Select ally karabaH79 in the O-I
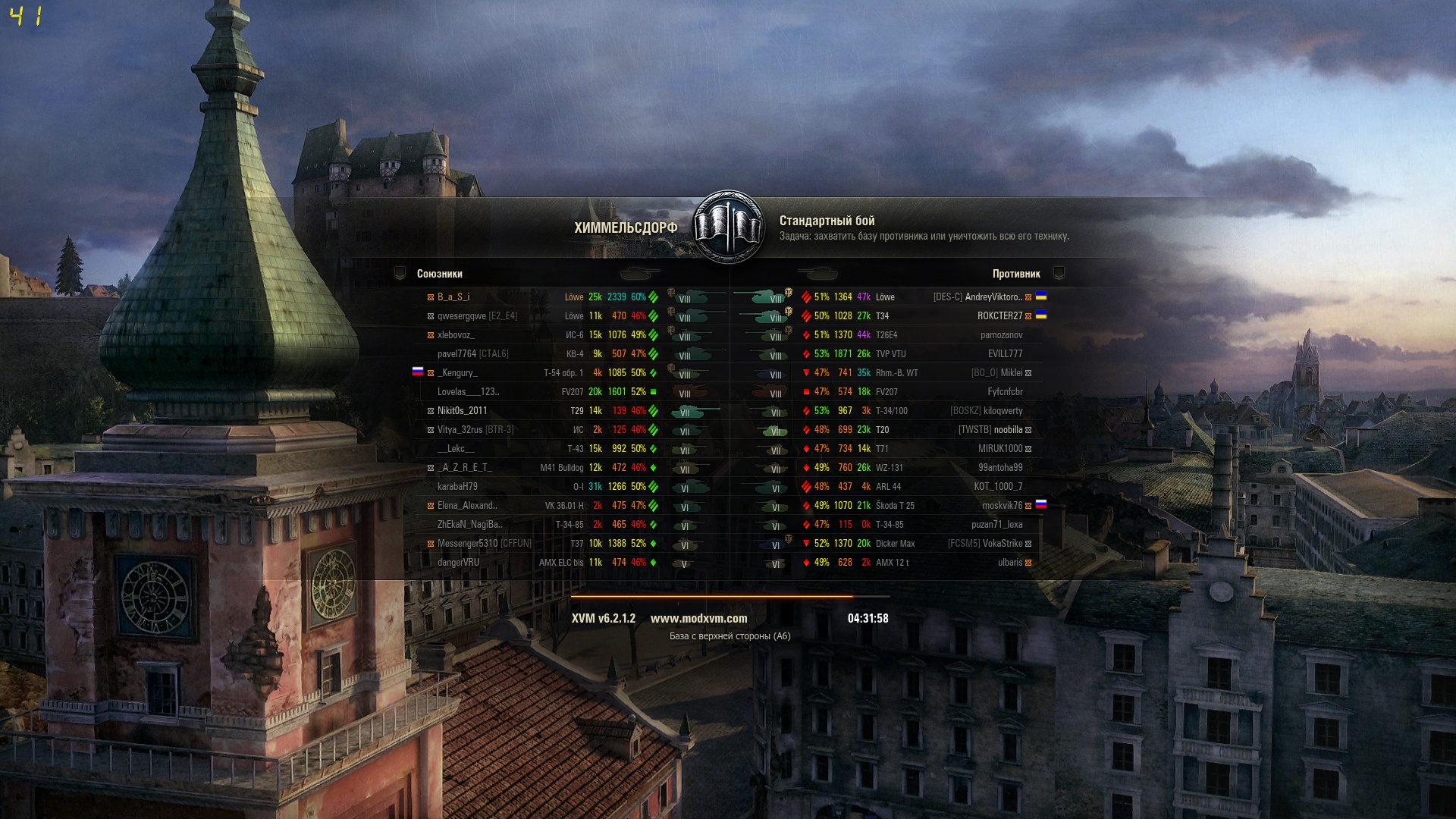 click(x=457, y=487)
